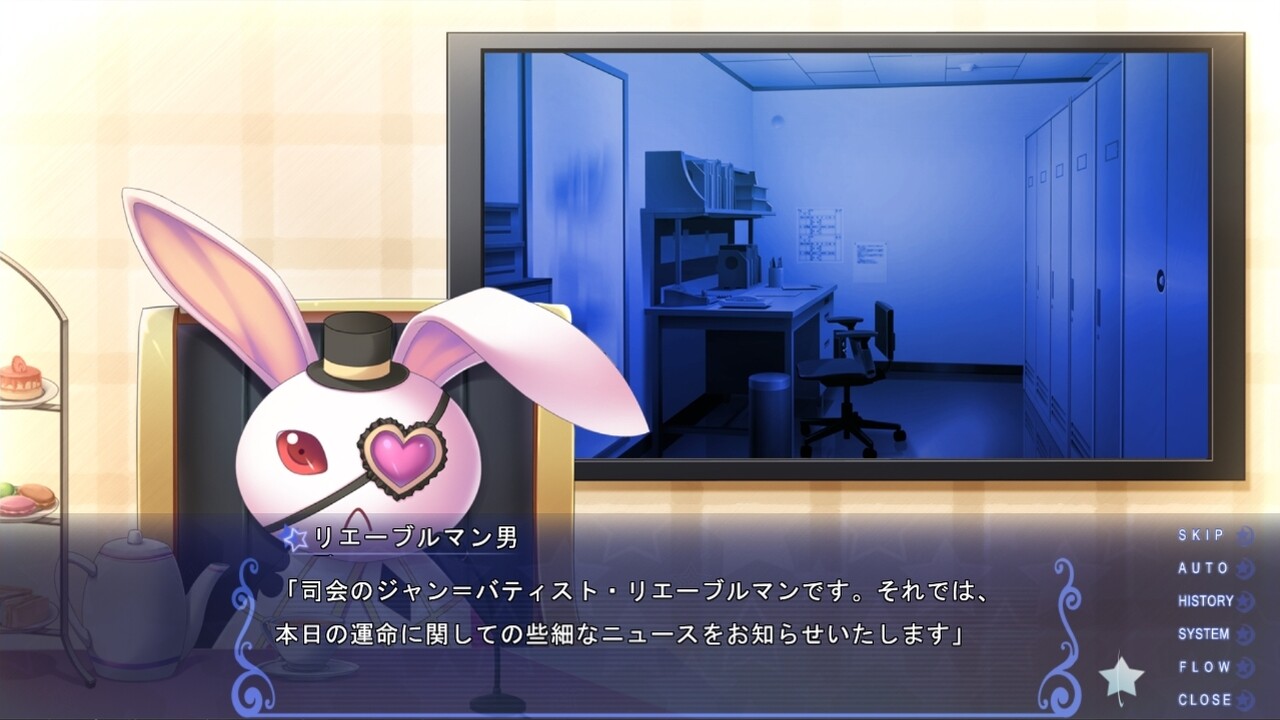
Task: Click the star icon next to FLOW
Action: [x=1241, y=667]
